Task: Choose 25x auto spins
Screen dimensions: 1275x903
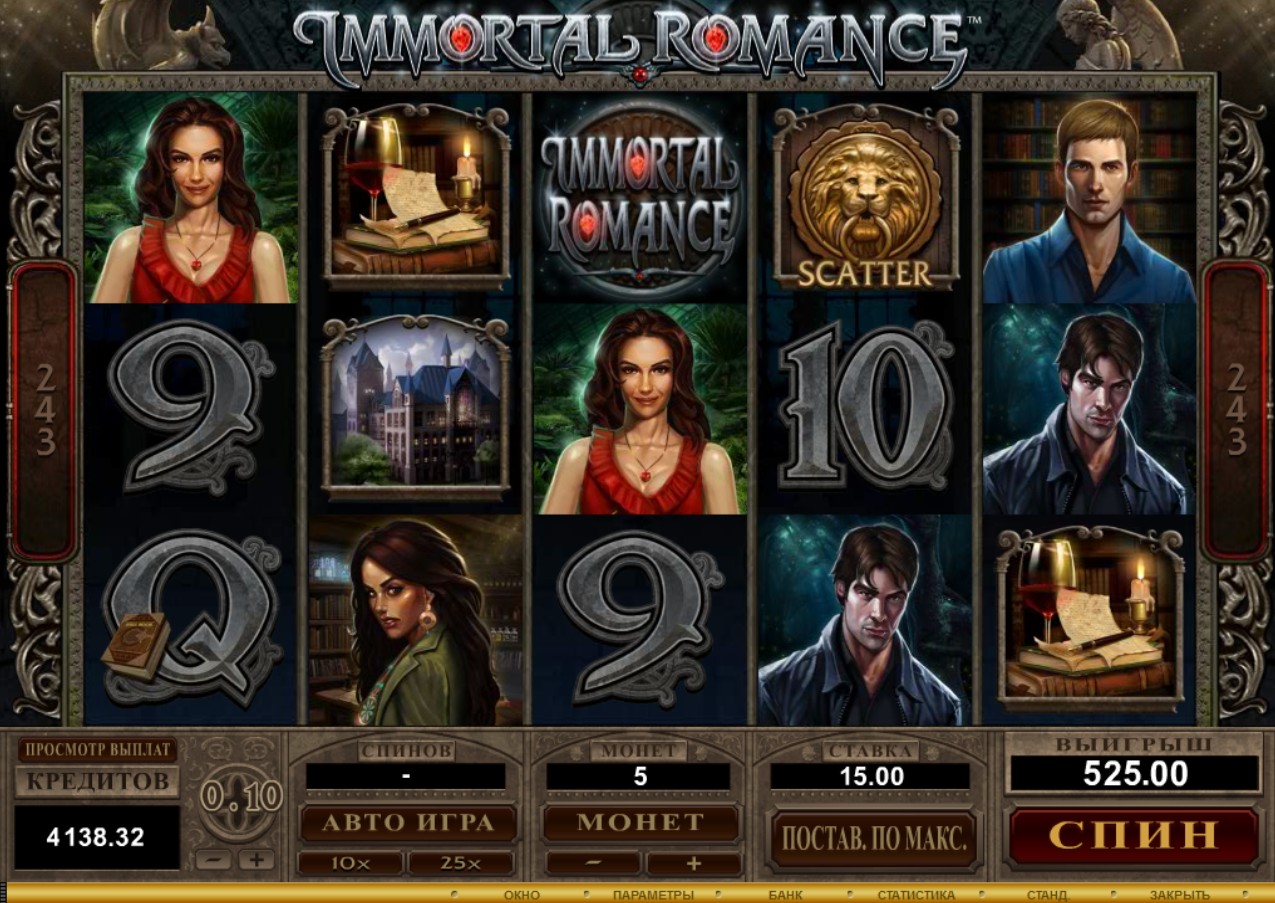Action: (x=460, y=863)
